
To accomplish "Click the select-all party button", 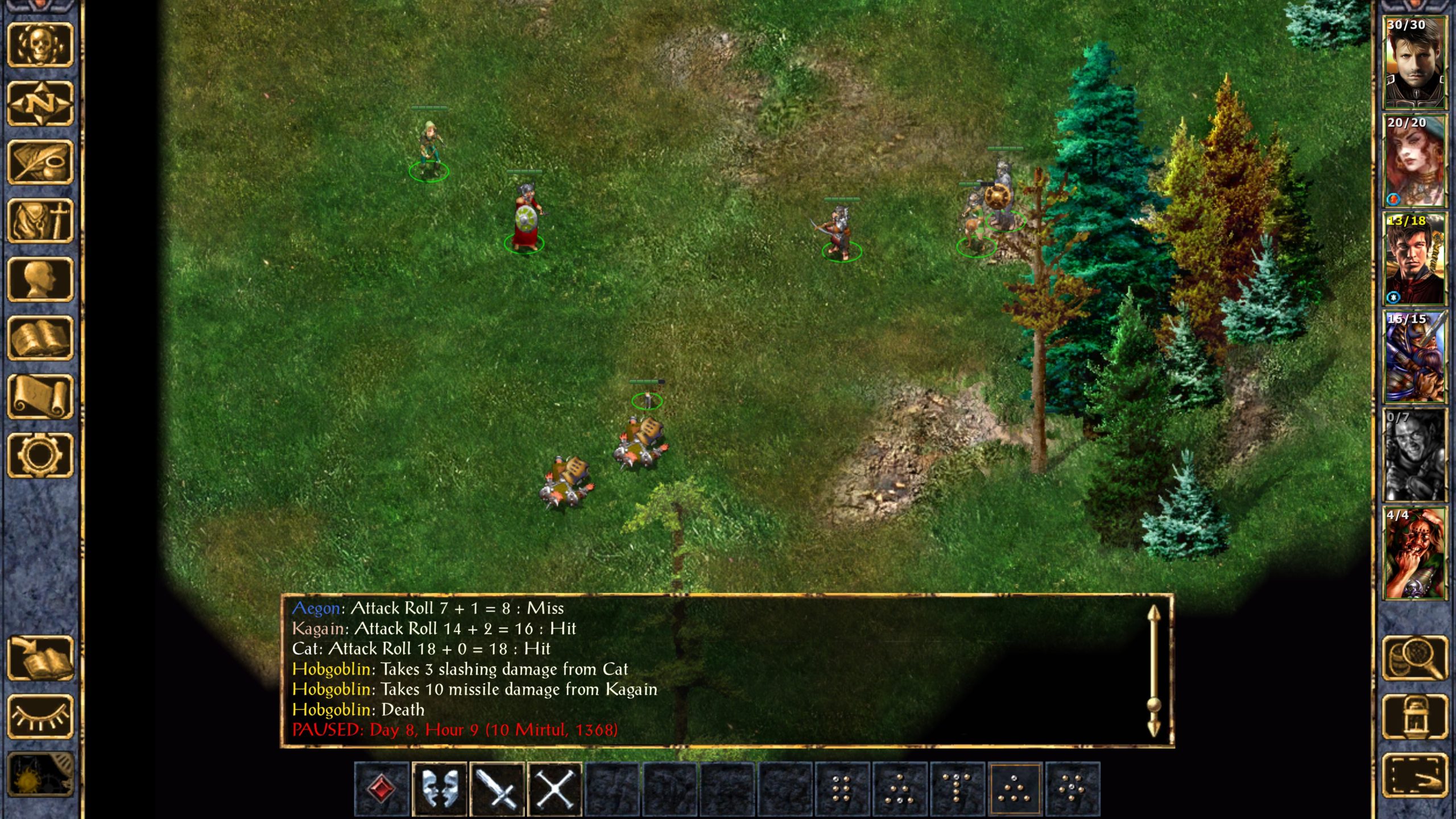I will click(x=1414, y=775).
